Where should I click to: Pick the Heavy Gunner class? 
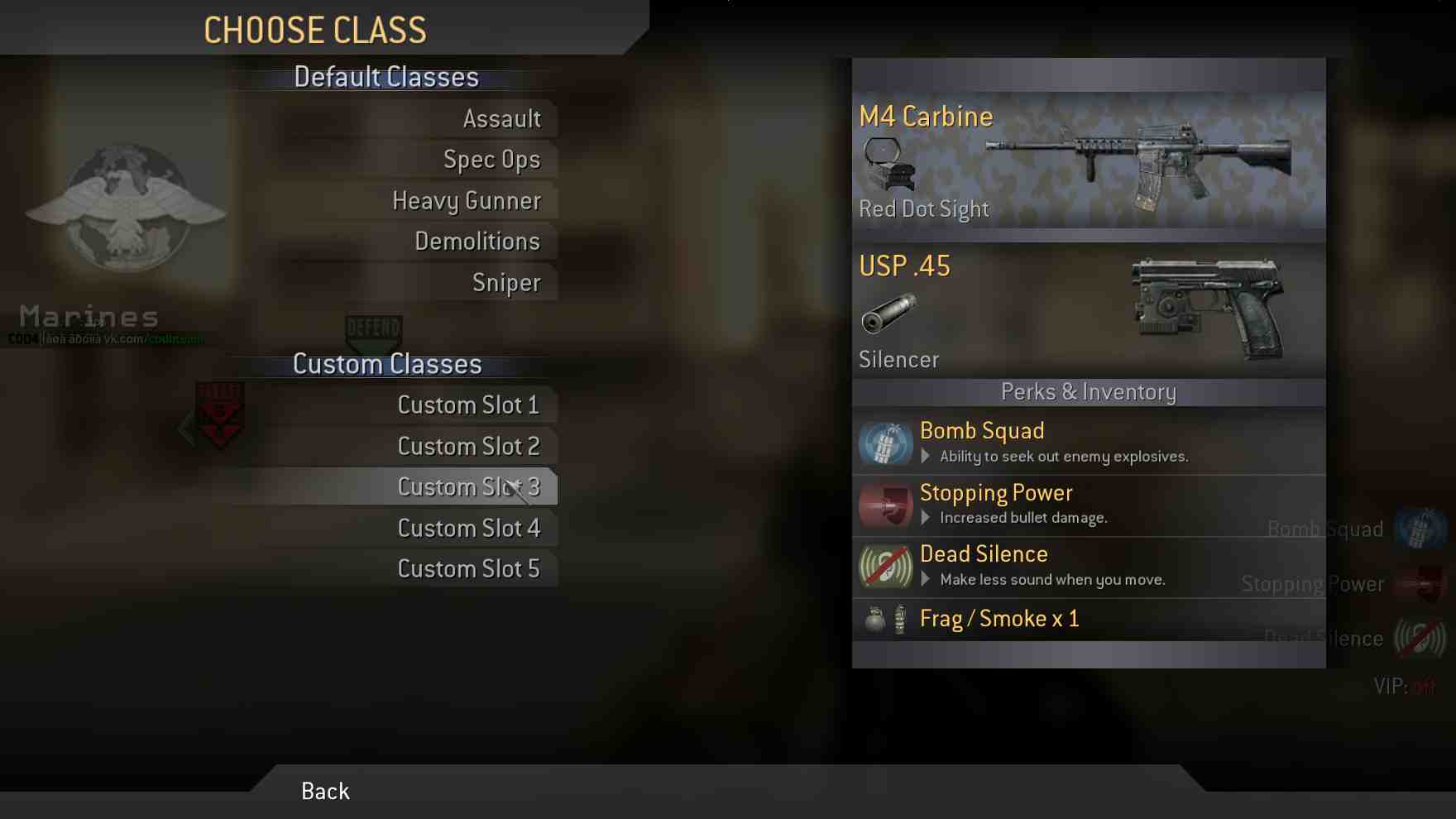467,201
